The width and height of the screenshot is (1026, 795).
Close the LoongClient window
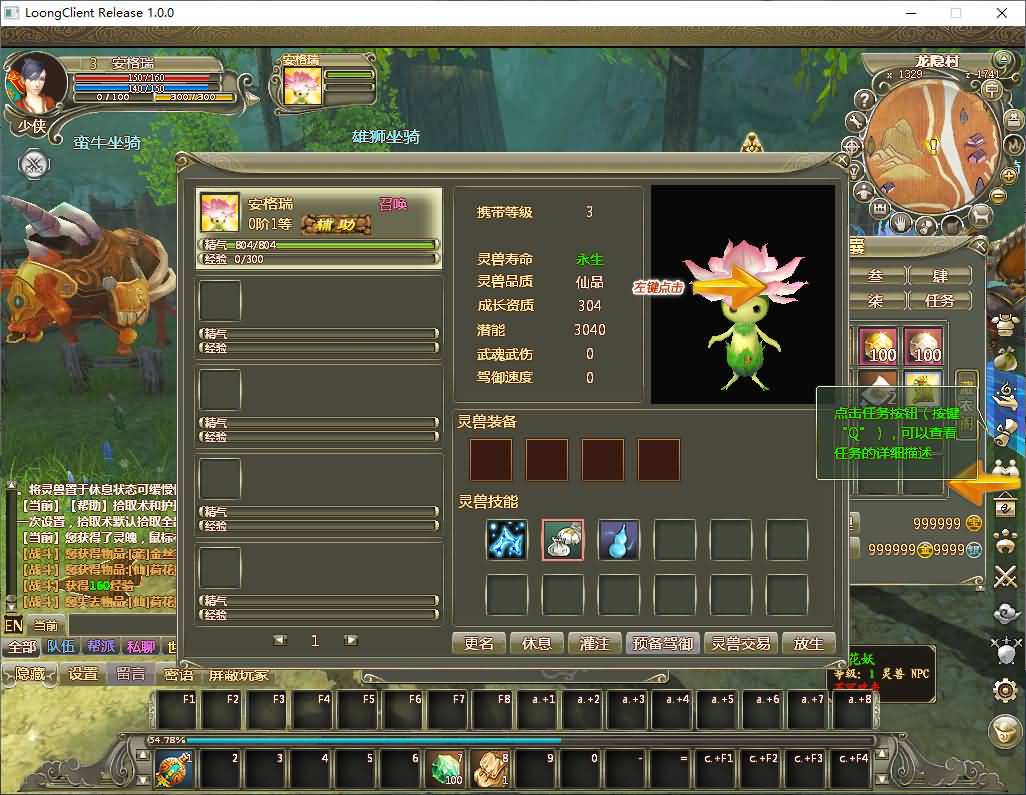[x=1002, y=13]
